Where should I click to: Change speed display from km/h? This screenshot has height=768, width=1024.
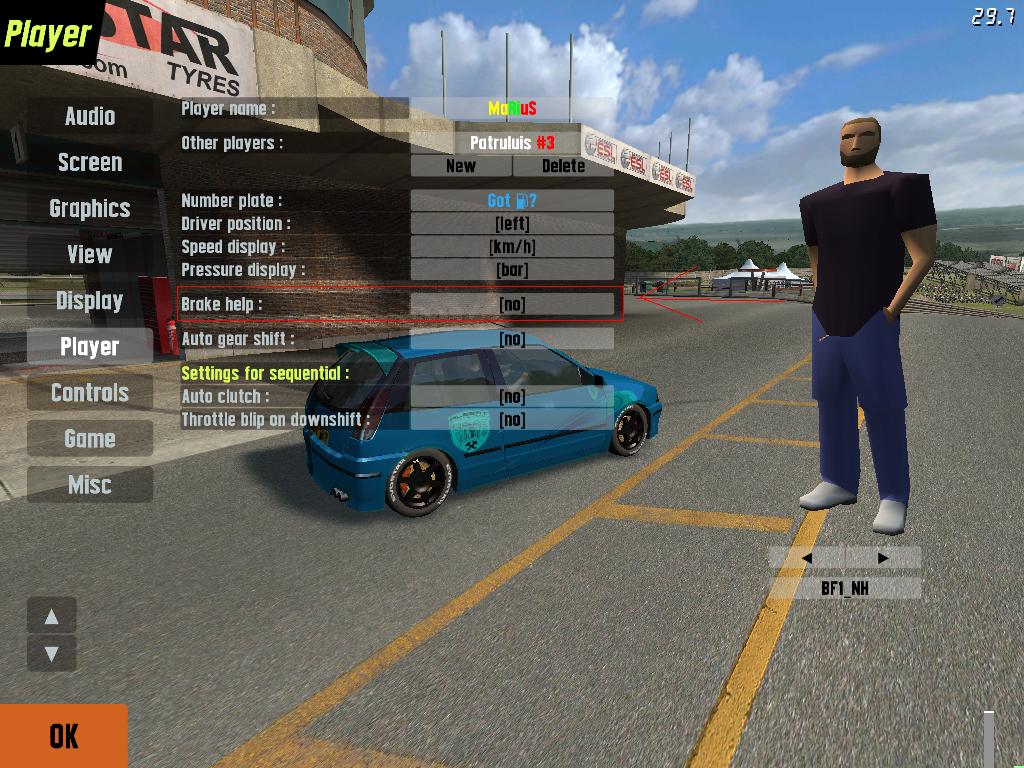coord(512,246)
